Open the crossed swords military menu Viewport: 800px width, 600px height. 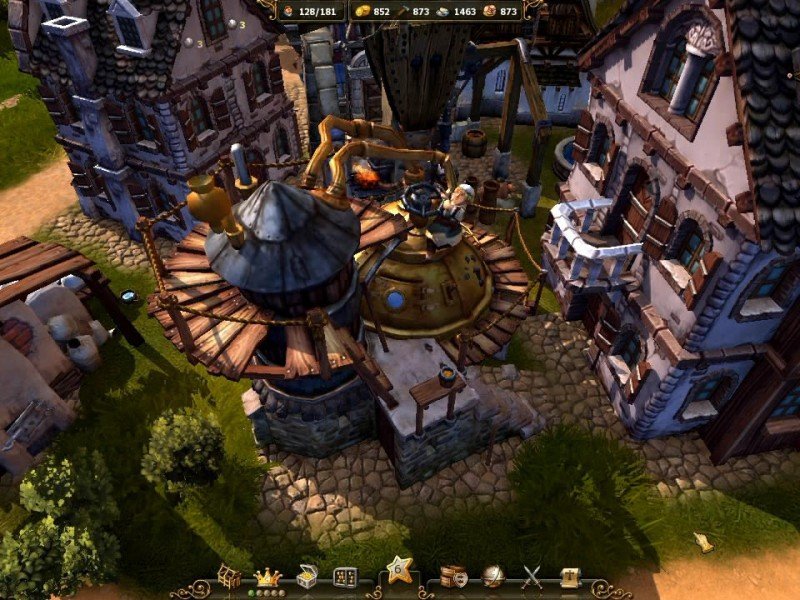click(x=532, y=577)
